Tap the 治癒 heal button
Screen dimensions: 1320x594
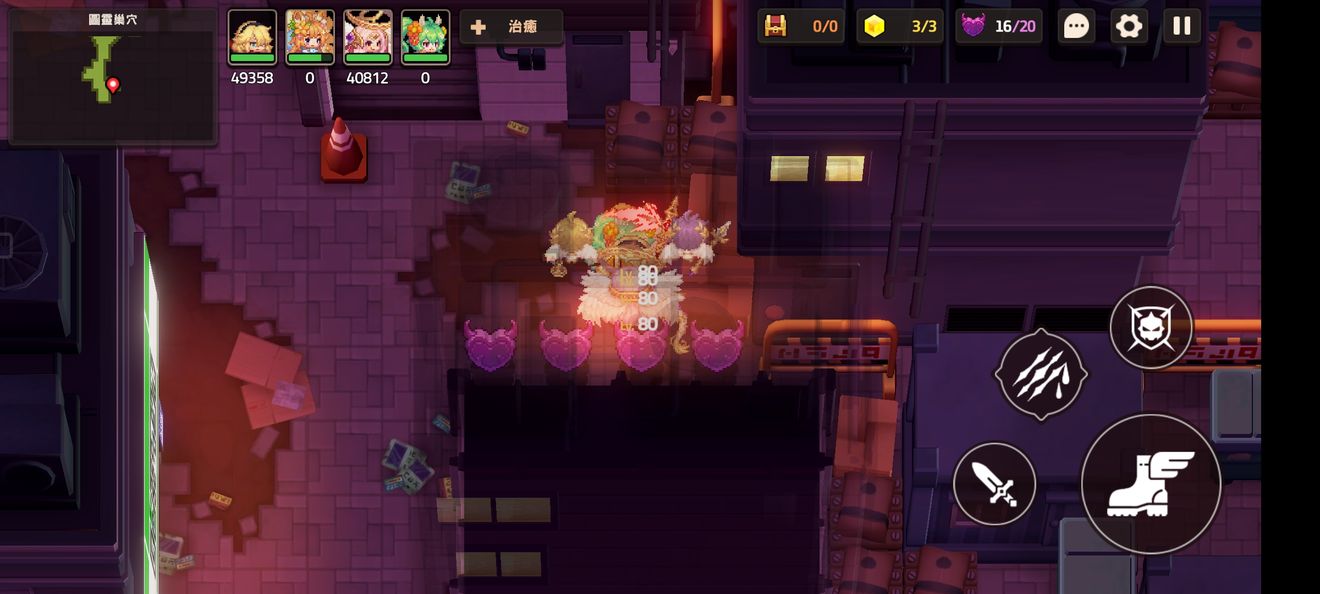(511, 27)
